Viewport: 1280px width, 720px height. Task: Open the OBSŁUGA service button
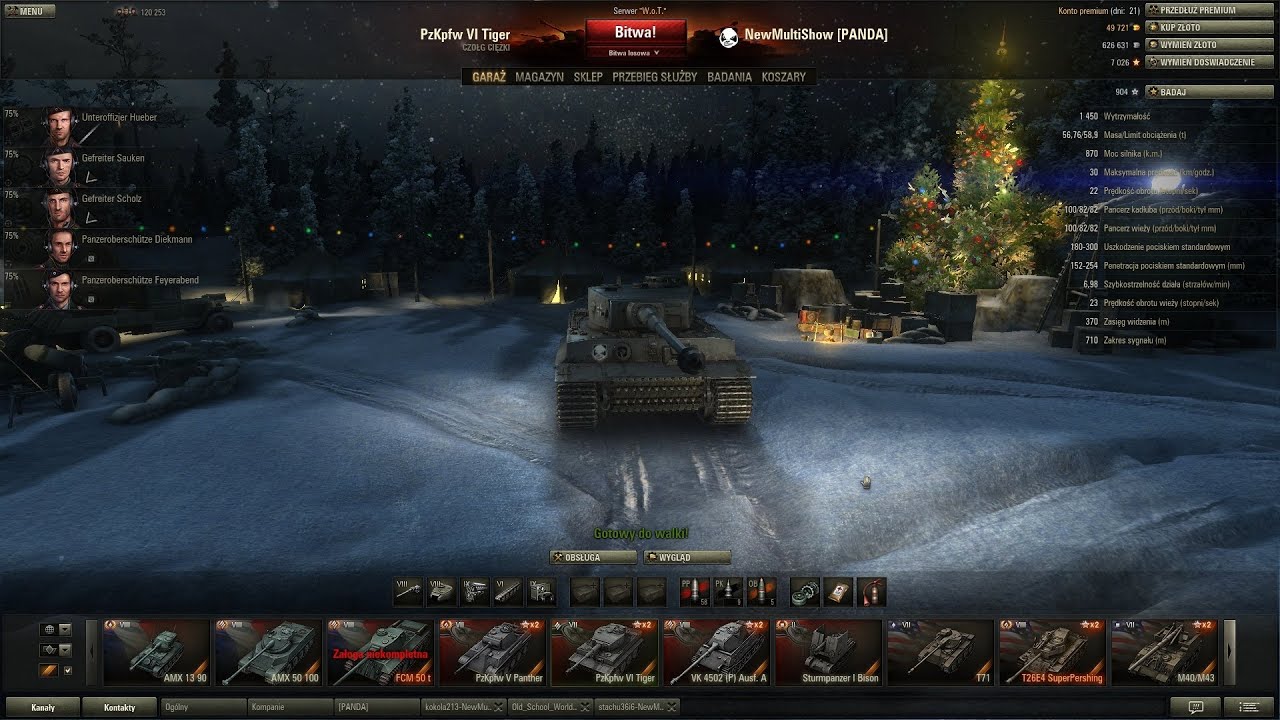coord(593,557)
